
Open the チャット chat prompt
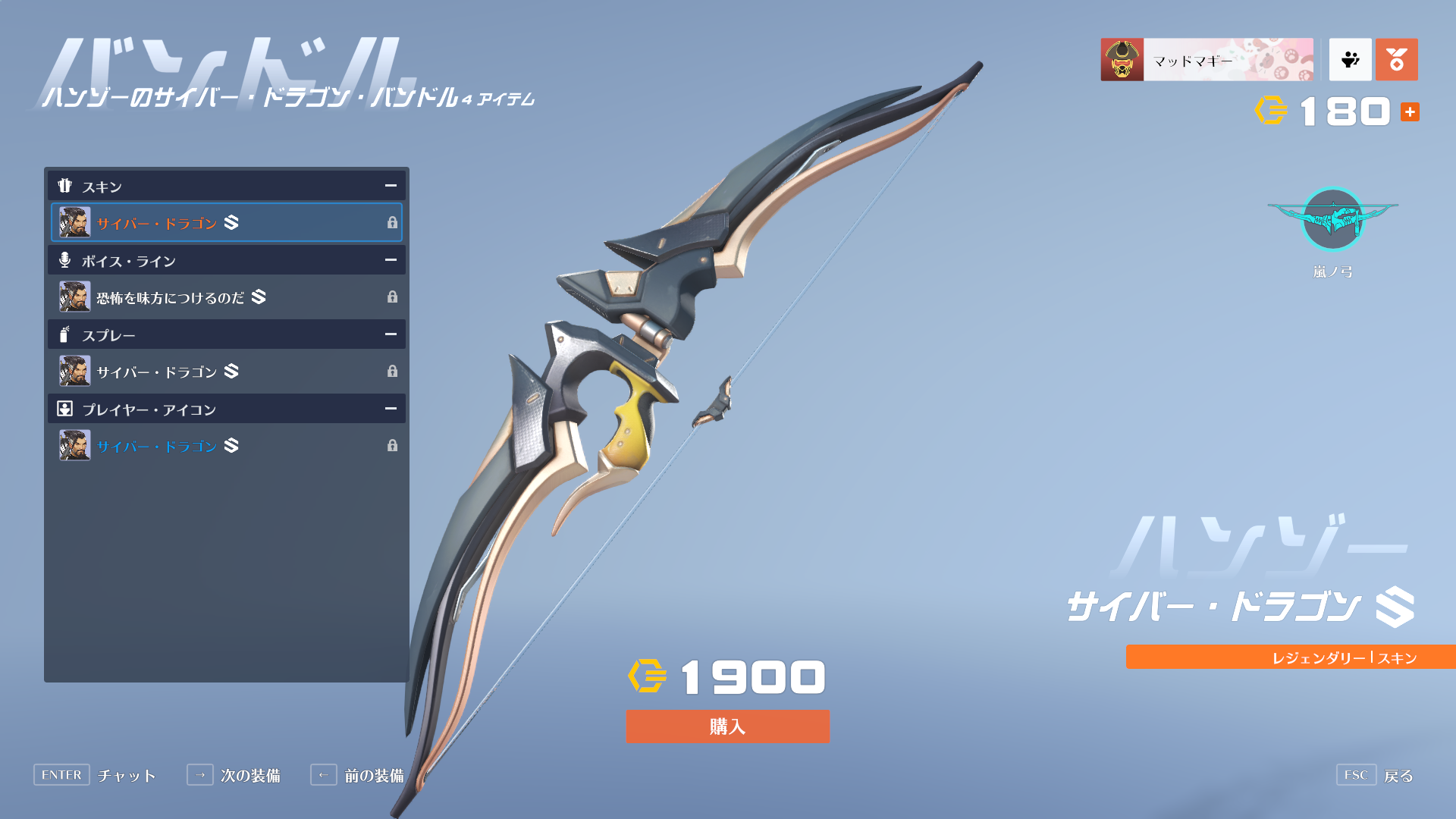click(x=95, y=775)
